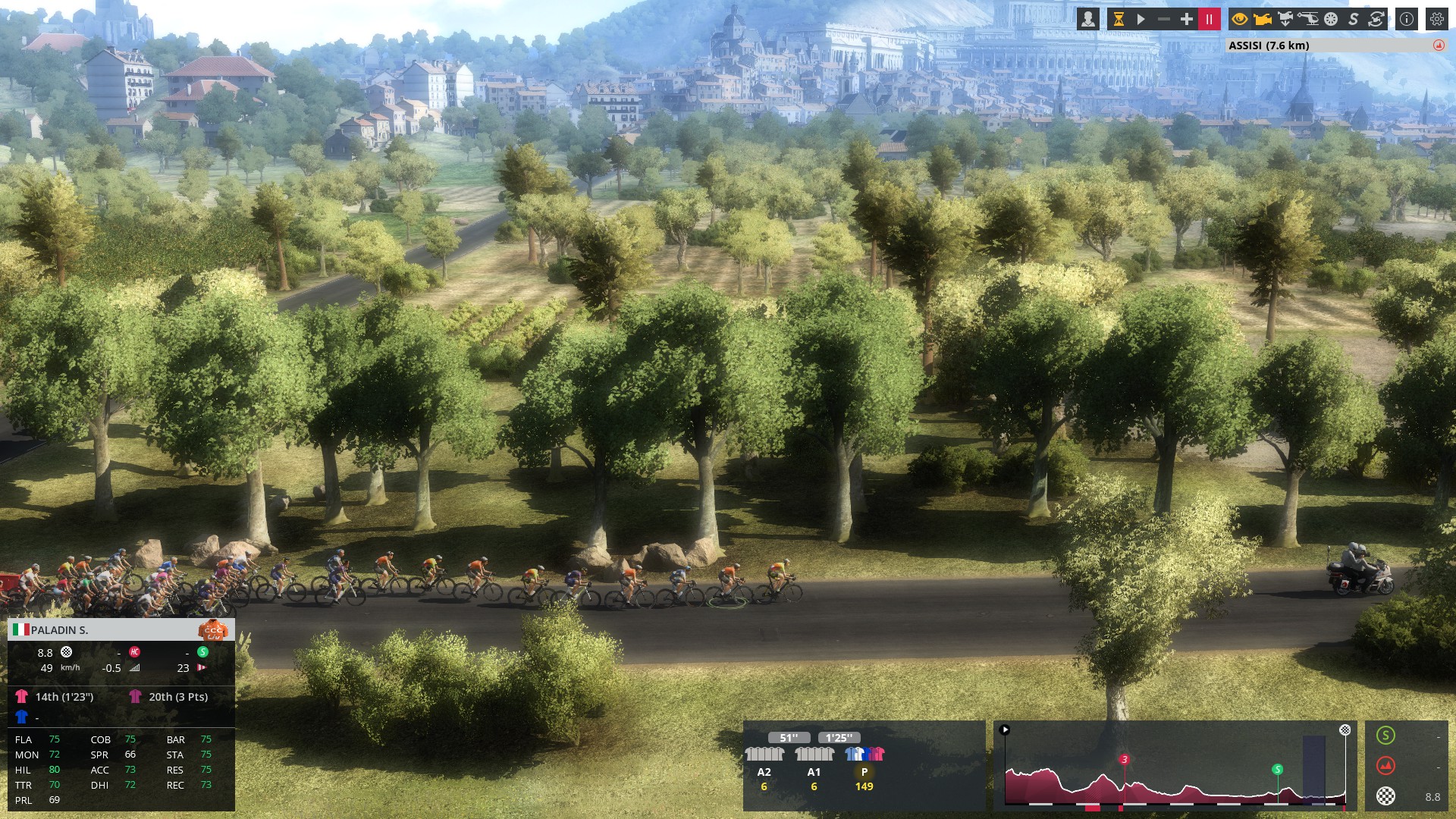Click the red category 3 climb marker

[1124, 759]
